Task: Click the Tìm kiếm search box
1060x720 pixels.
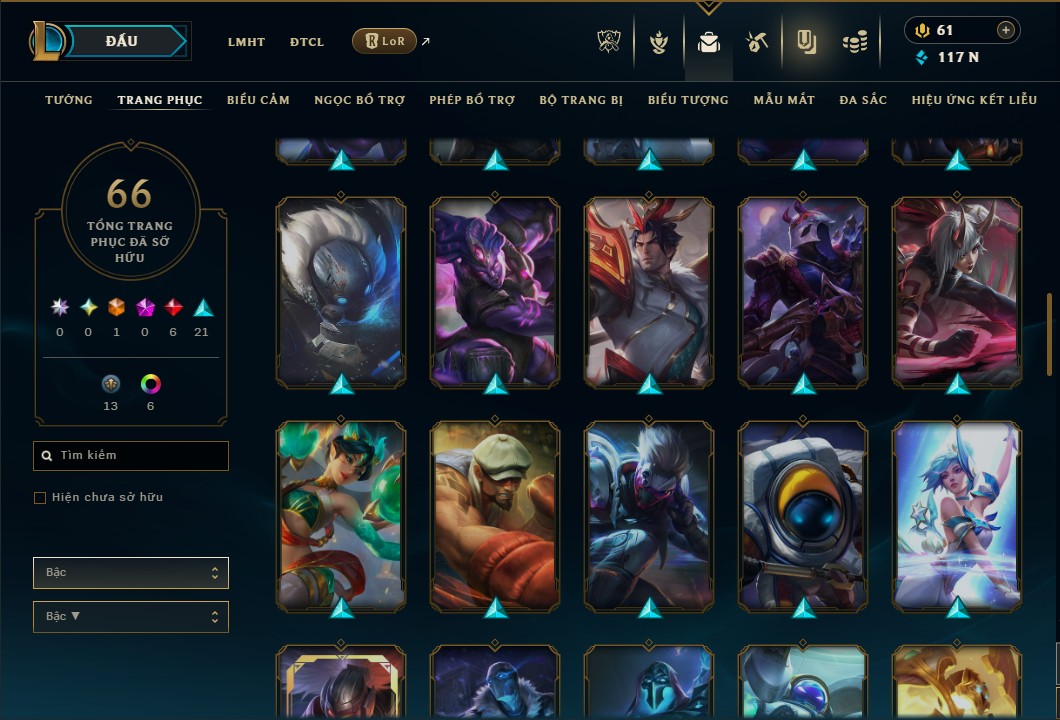Action: (x=131, y=456)
